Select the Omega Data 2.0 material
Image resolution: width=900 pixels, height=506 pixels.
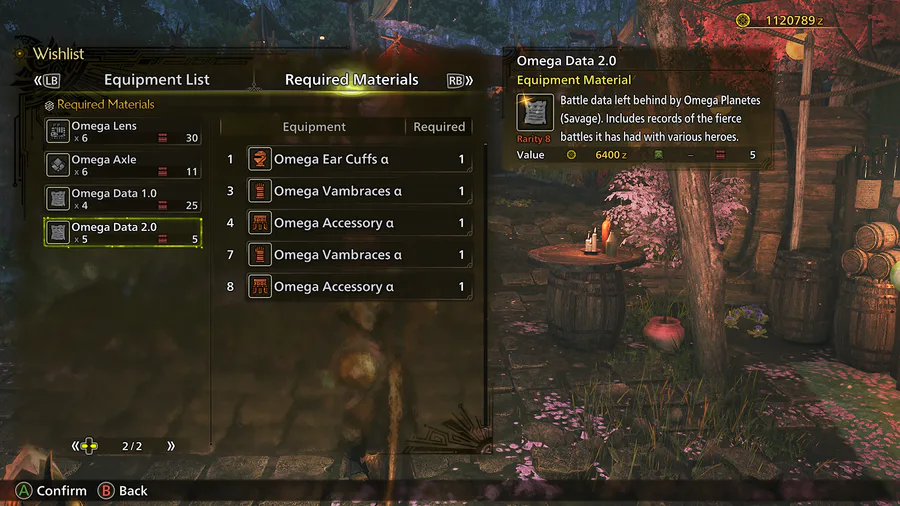click(123, 233)
